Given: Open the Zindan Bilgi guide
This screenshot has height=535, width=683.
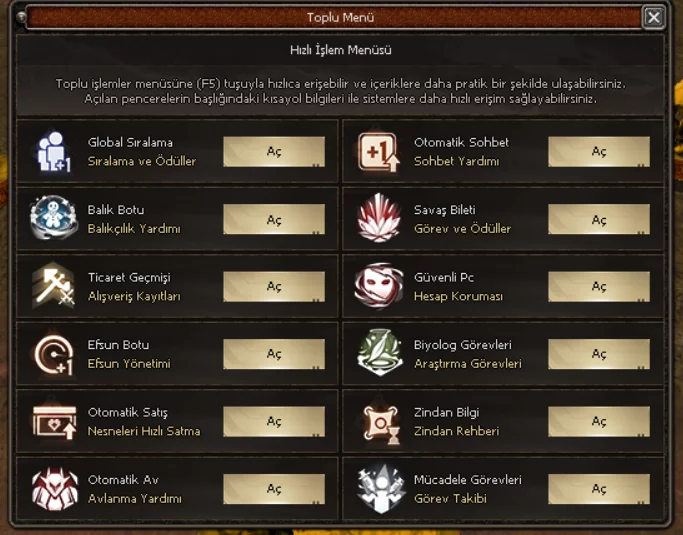Looking at the screenshot, I should [x=599, y=422].
